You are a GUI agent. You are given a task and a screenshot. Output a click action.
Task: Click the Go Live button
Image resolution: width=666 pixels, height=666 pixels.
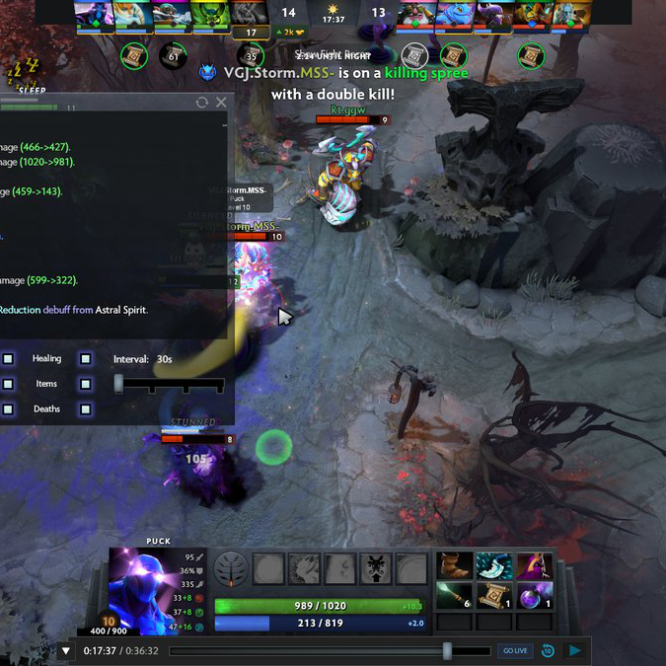[515, 651]
